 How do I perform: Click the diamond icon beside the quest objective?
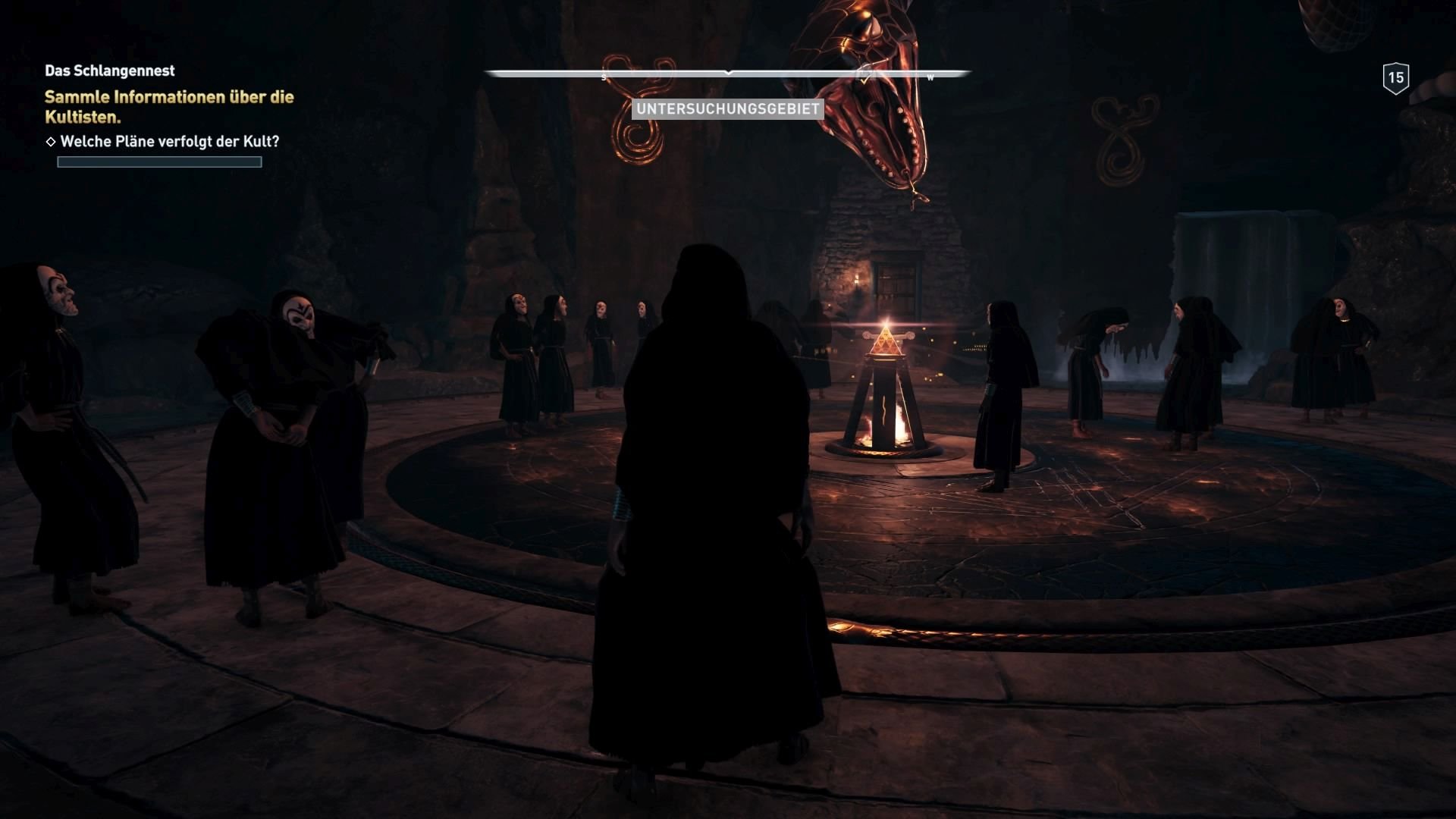point(50,140)
